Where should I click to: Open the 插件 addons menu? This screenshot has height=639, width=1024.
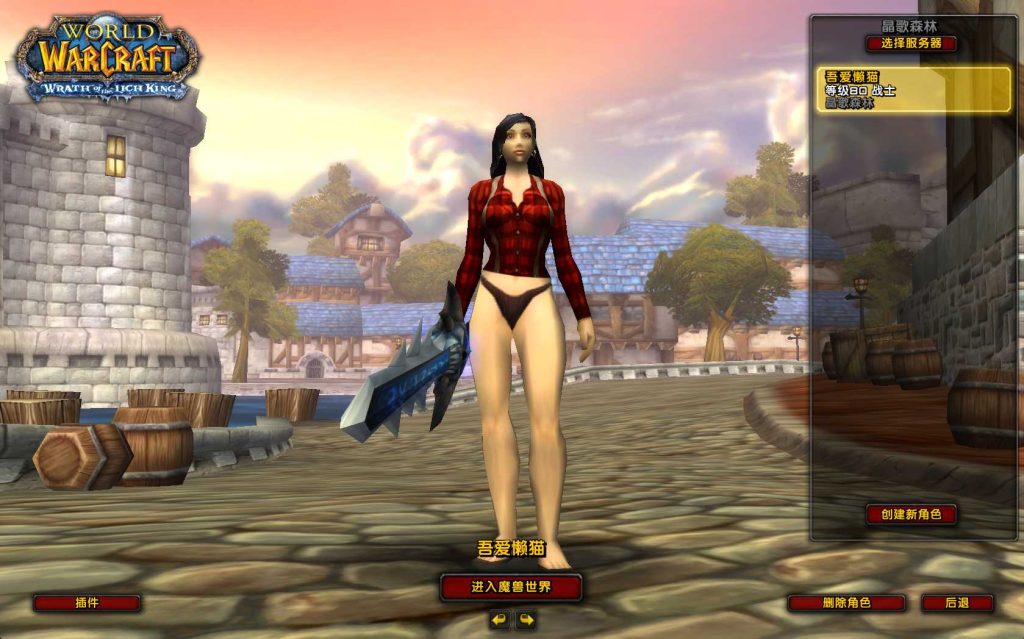(87, 603)
